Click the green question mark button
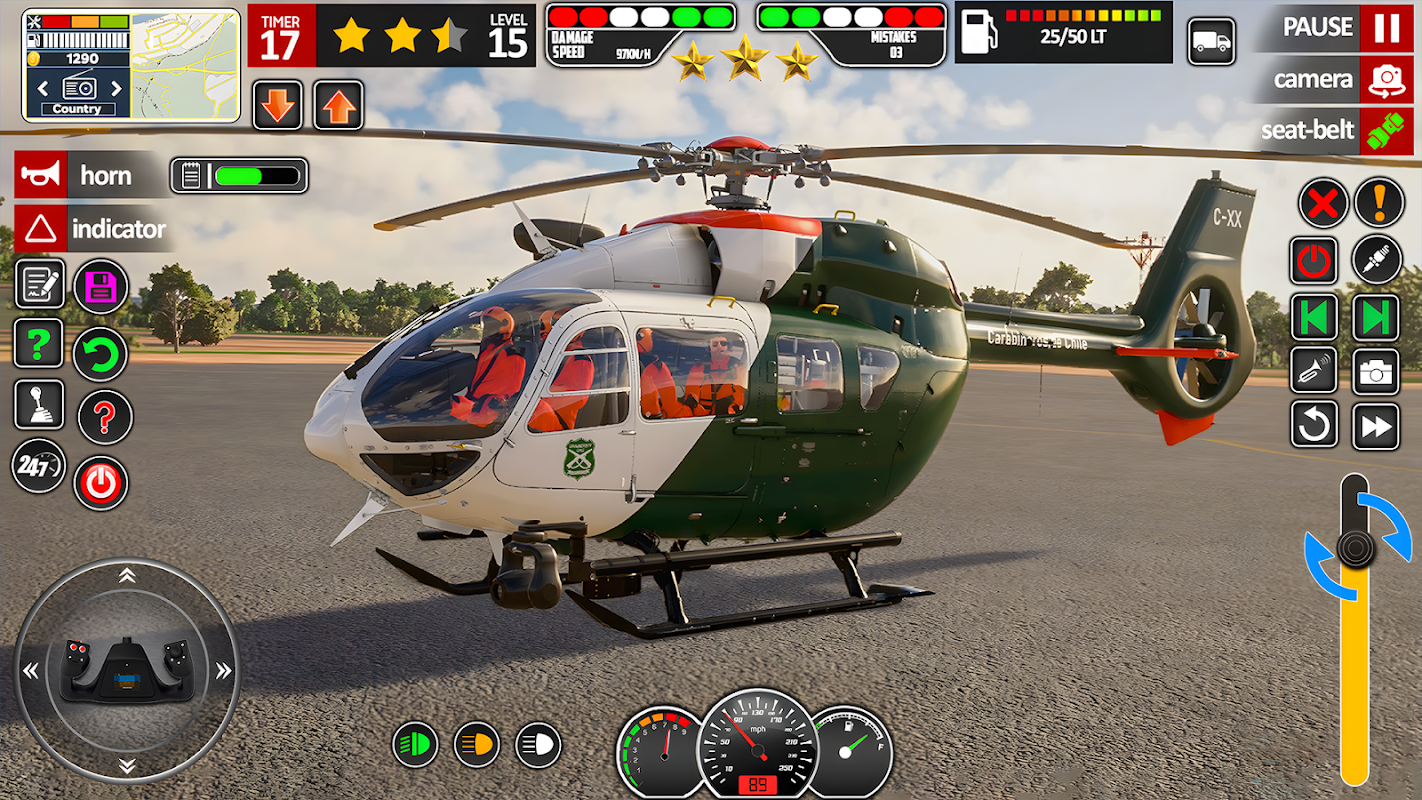 (x=39, y=344)
